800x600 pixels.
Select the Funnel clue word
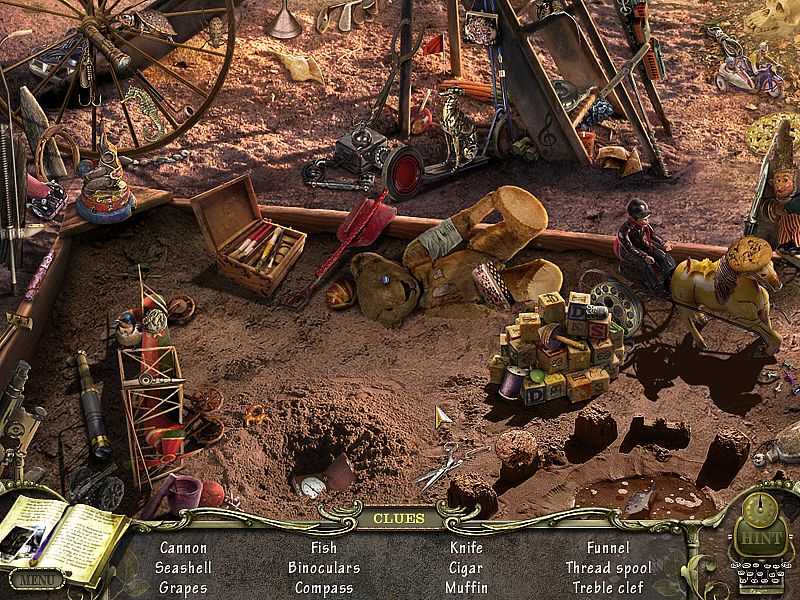608,548
